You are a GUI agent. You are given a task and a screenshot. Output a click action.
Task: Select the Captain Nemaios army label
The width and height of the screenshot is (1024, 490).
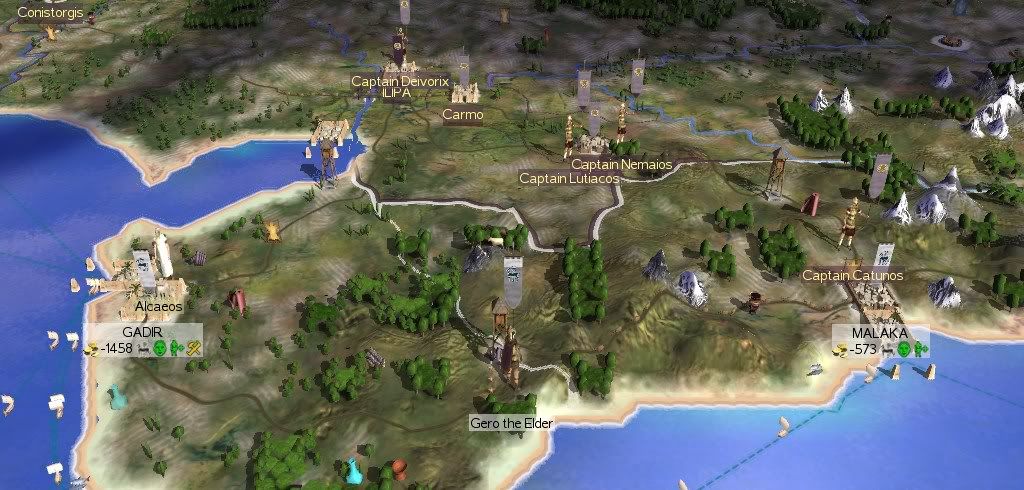pyautogui.click(x=621, y=164)
